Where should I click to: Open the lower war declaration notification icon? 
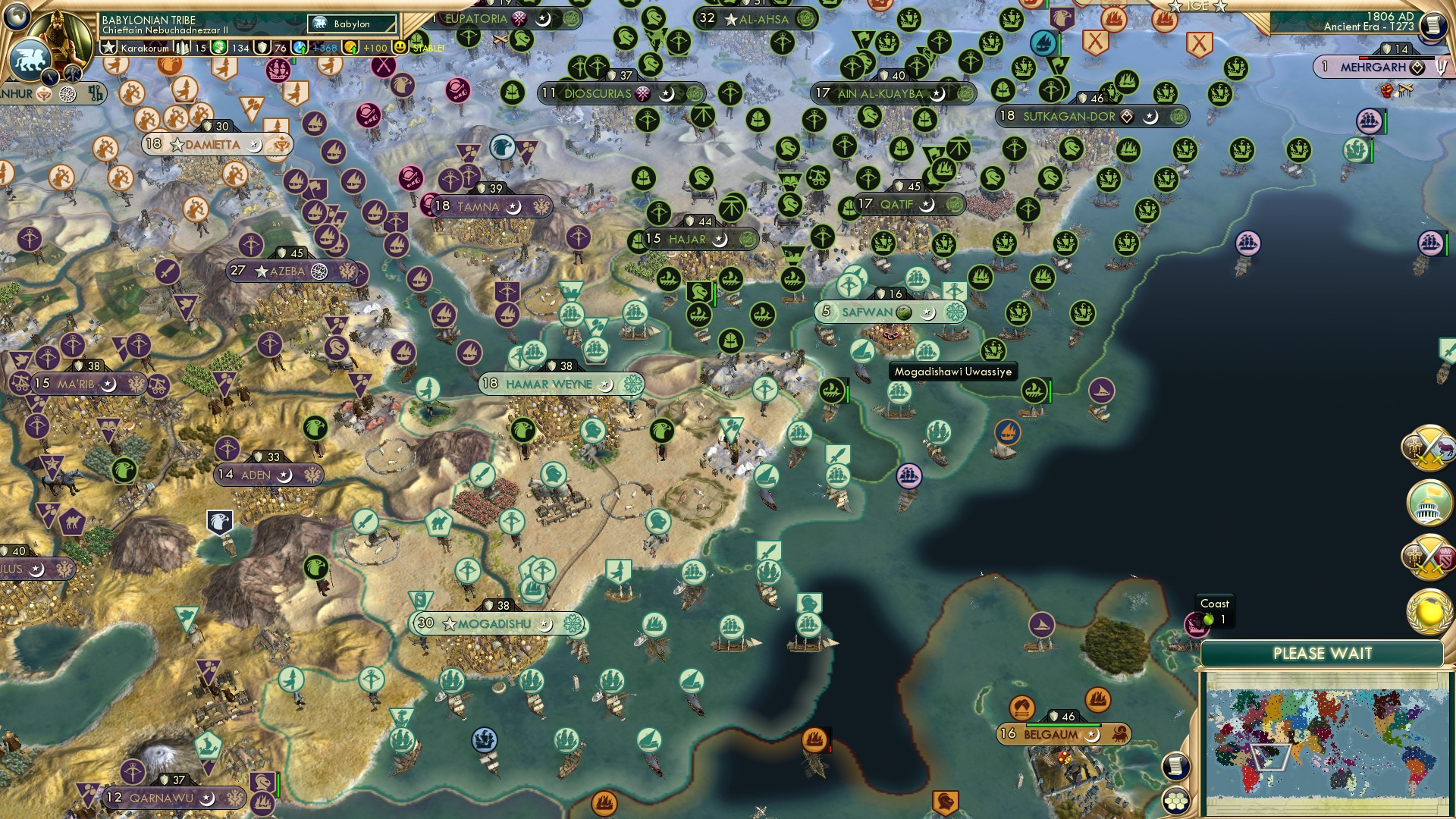[x=1430, y=557]
